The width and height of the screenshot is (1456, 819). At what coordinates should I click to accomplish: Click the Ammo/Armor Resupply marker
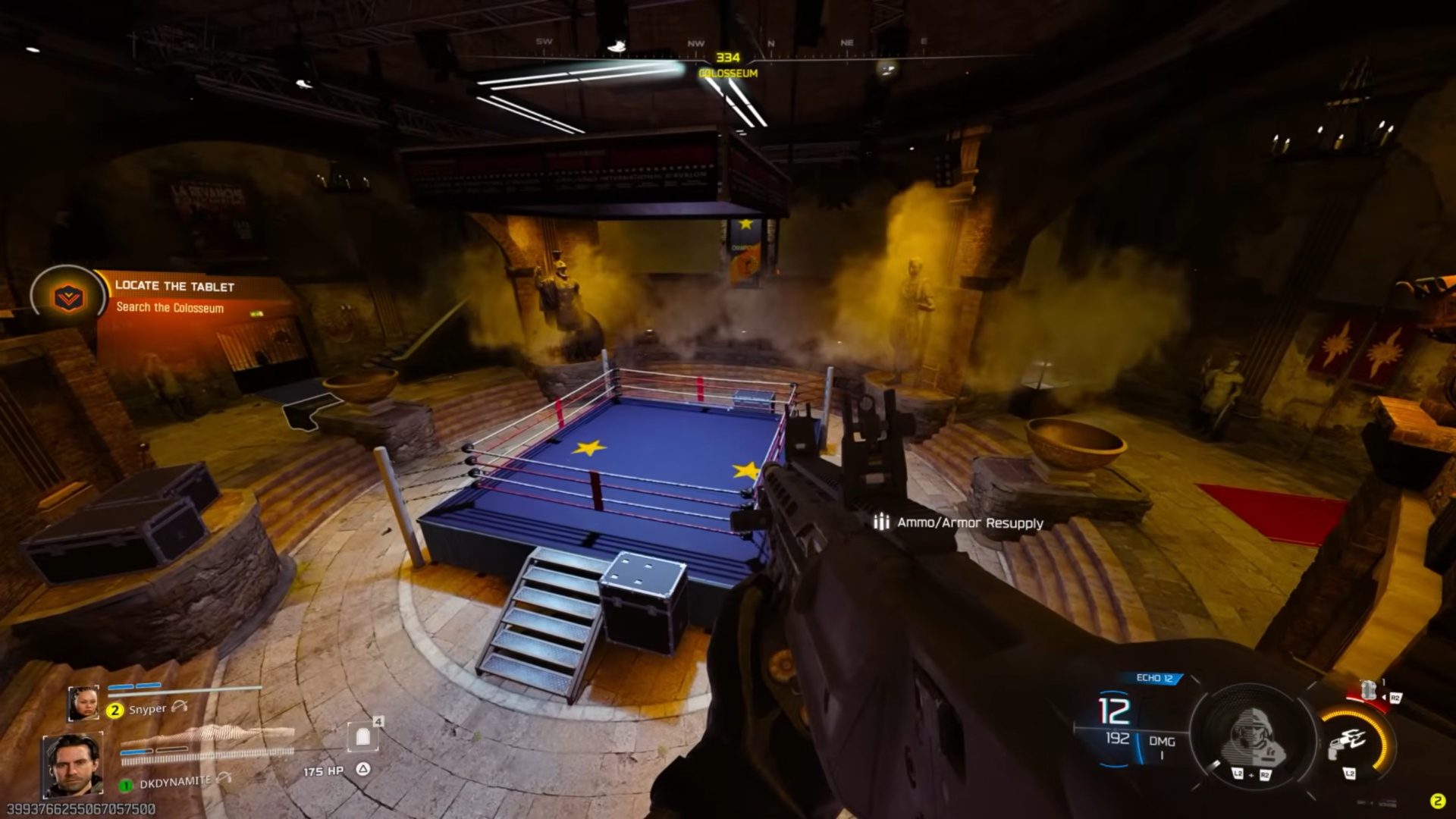pos(960,522)
